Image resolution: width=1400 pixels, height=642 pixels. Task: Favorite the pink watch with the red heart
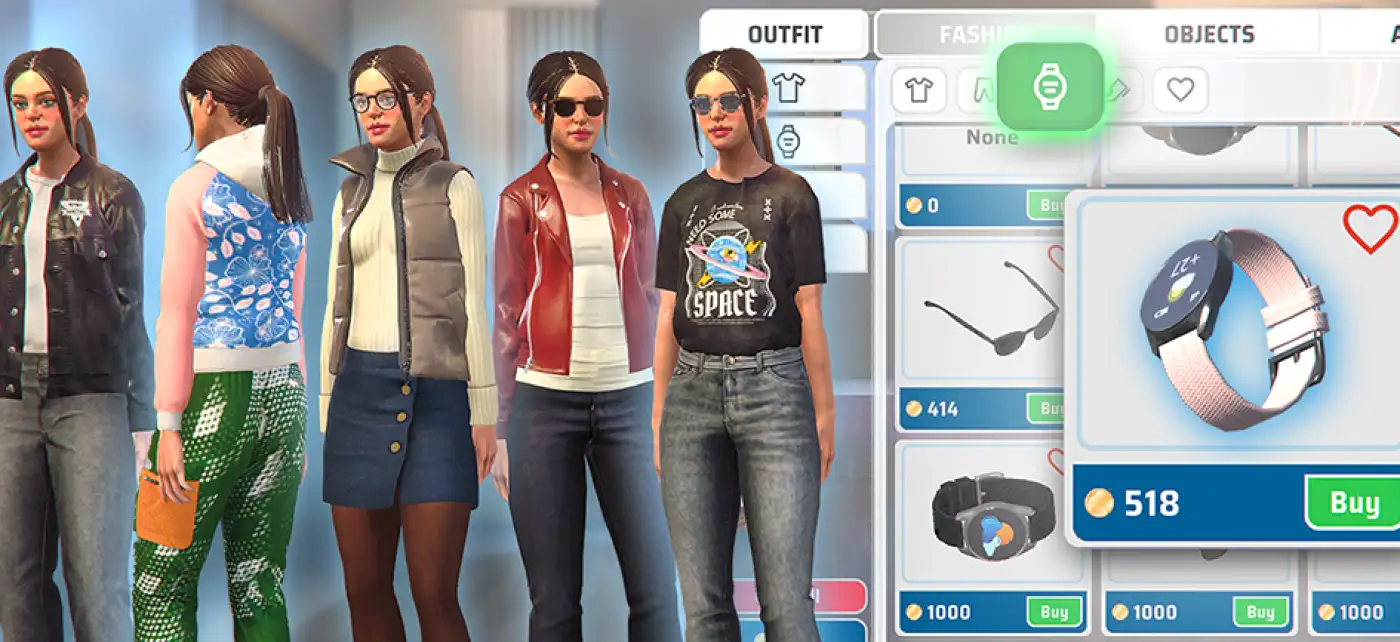click(x=1369, y=229)
